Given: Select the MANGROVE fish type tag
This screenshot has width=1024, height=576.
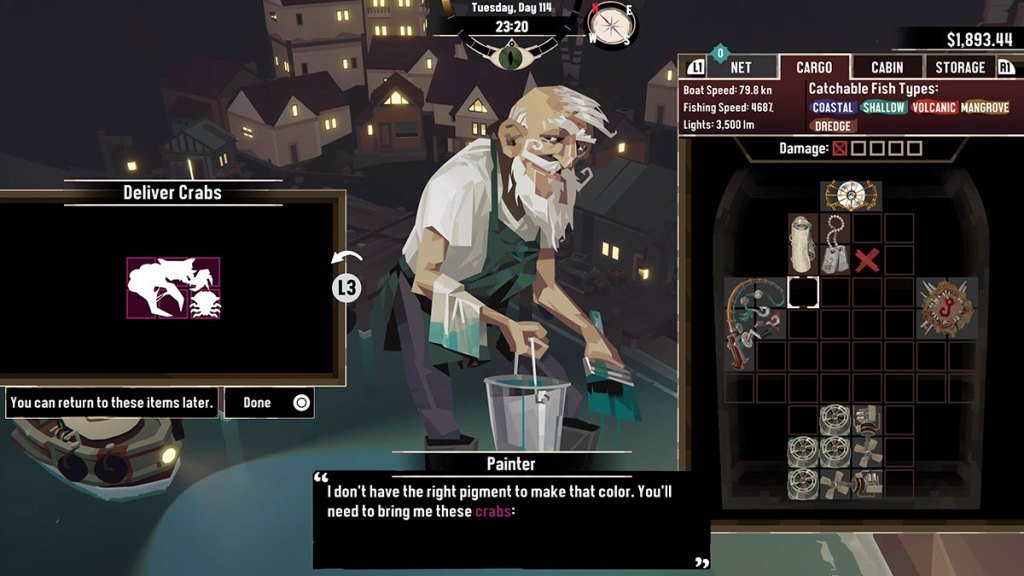Looking at the screenshot, I should tap(984, 108).
